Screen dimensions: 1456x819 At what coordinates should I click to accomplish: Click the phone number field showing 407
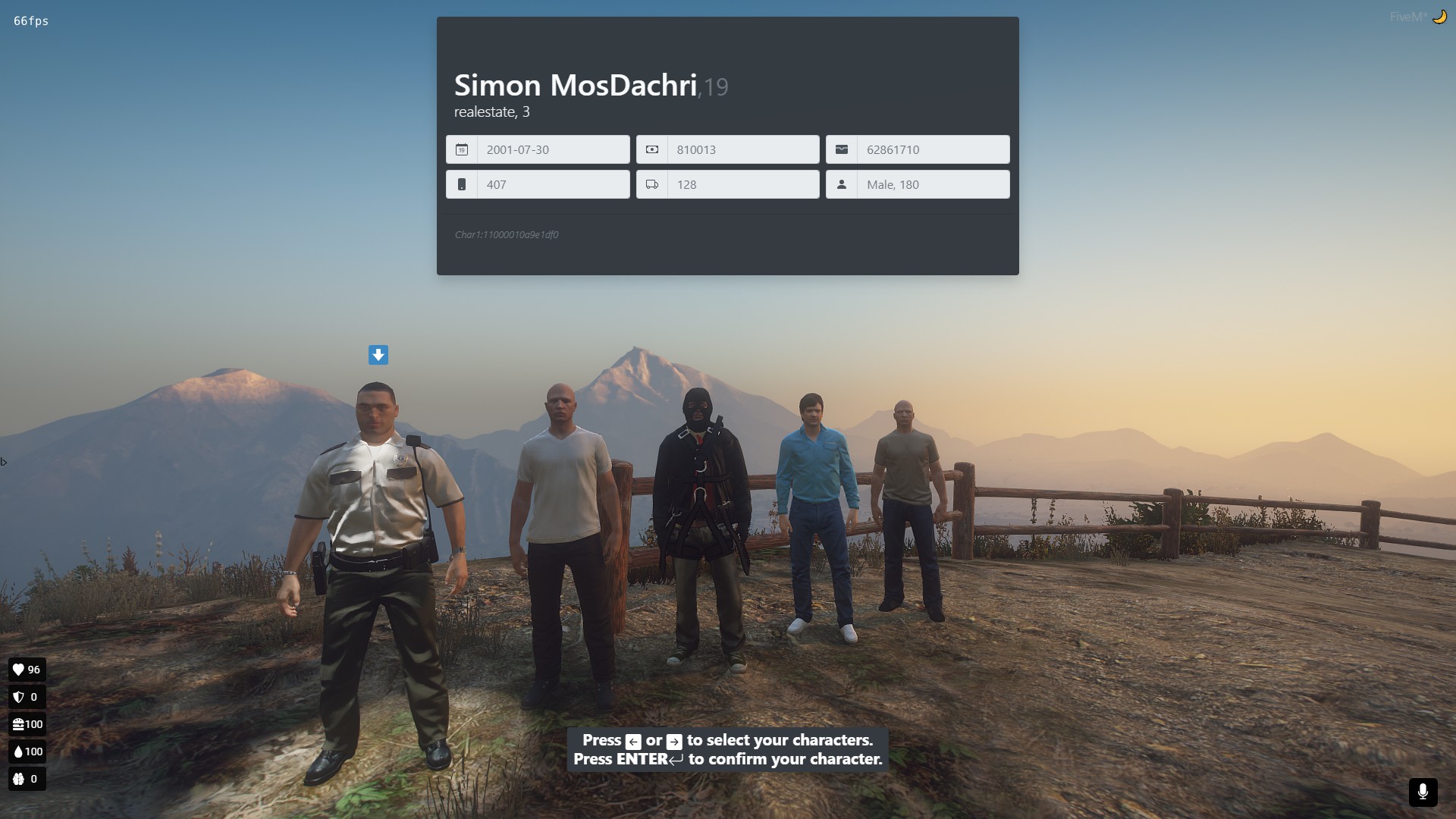click(x=552, y=184)
